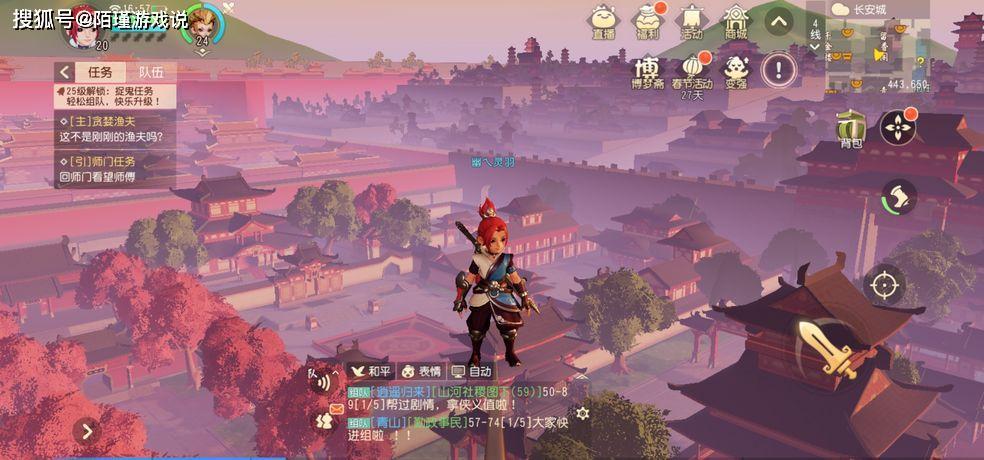Select the 师门任务 guide quest
This screenshot has width=984, height=460.
pyautogui.click(x=112, y=169)
